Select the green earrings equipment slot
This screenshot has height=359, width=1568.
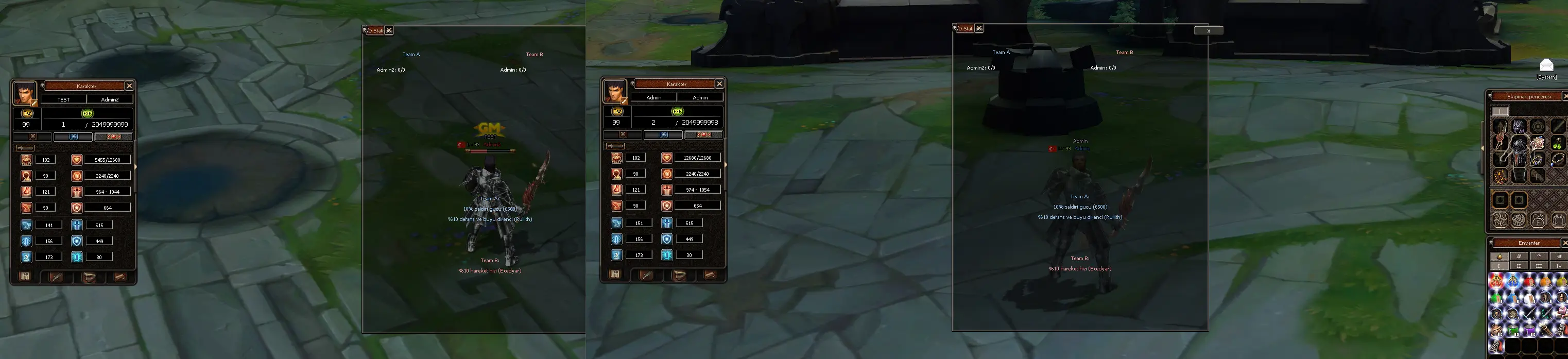(x=1558, y=144)
